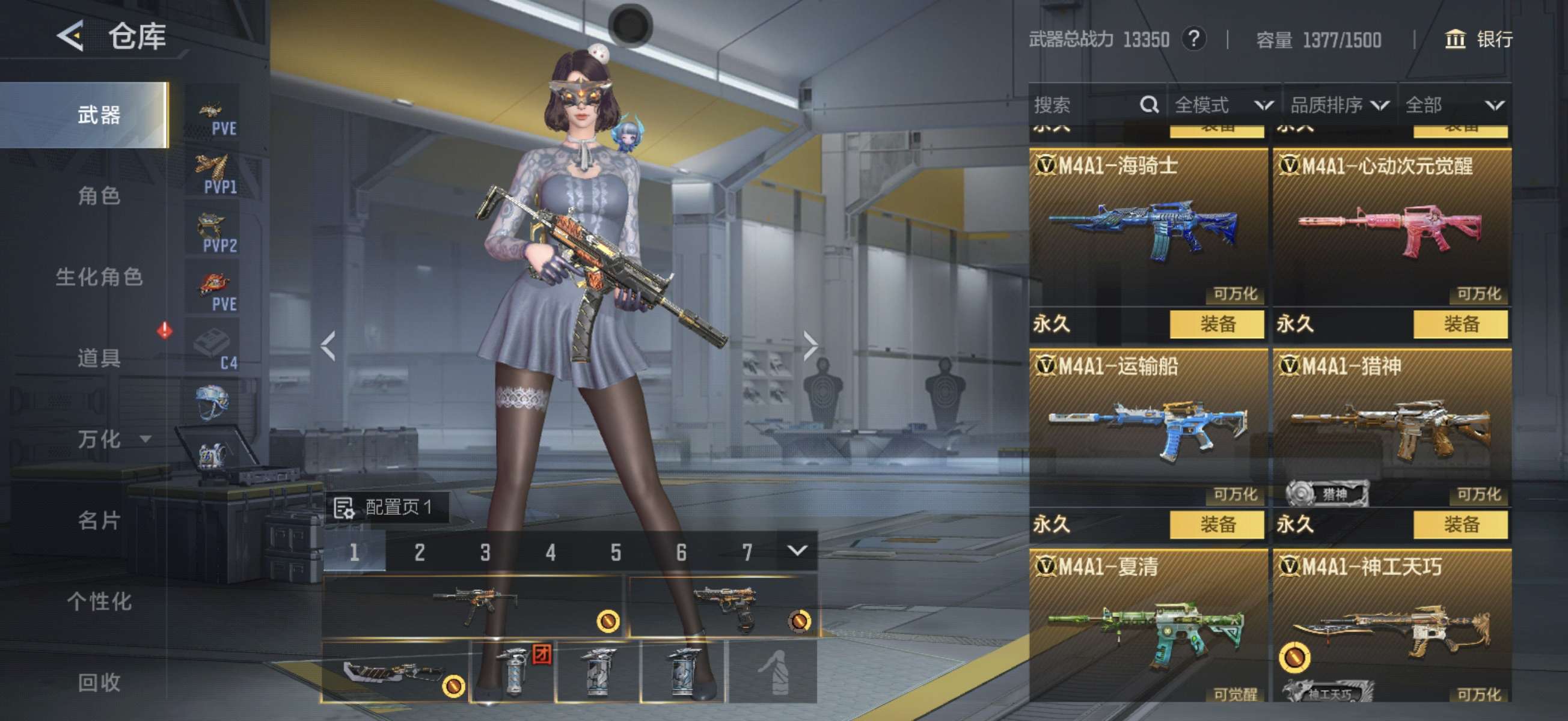Go back from the 仓库 warehouse screen
The width and height of the screenshot is (1568, 721).
(71, 37)
